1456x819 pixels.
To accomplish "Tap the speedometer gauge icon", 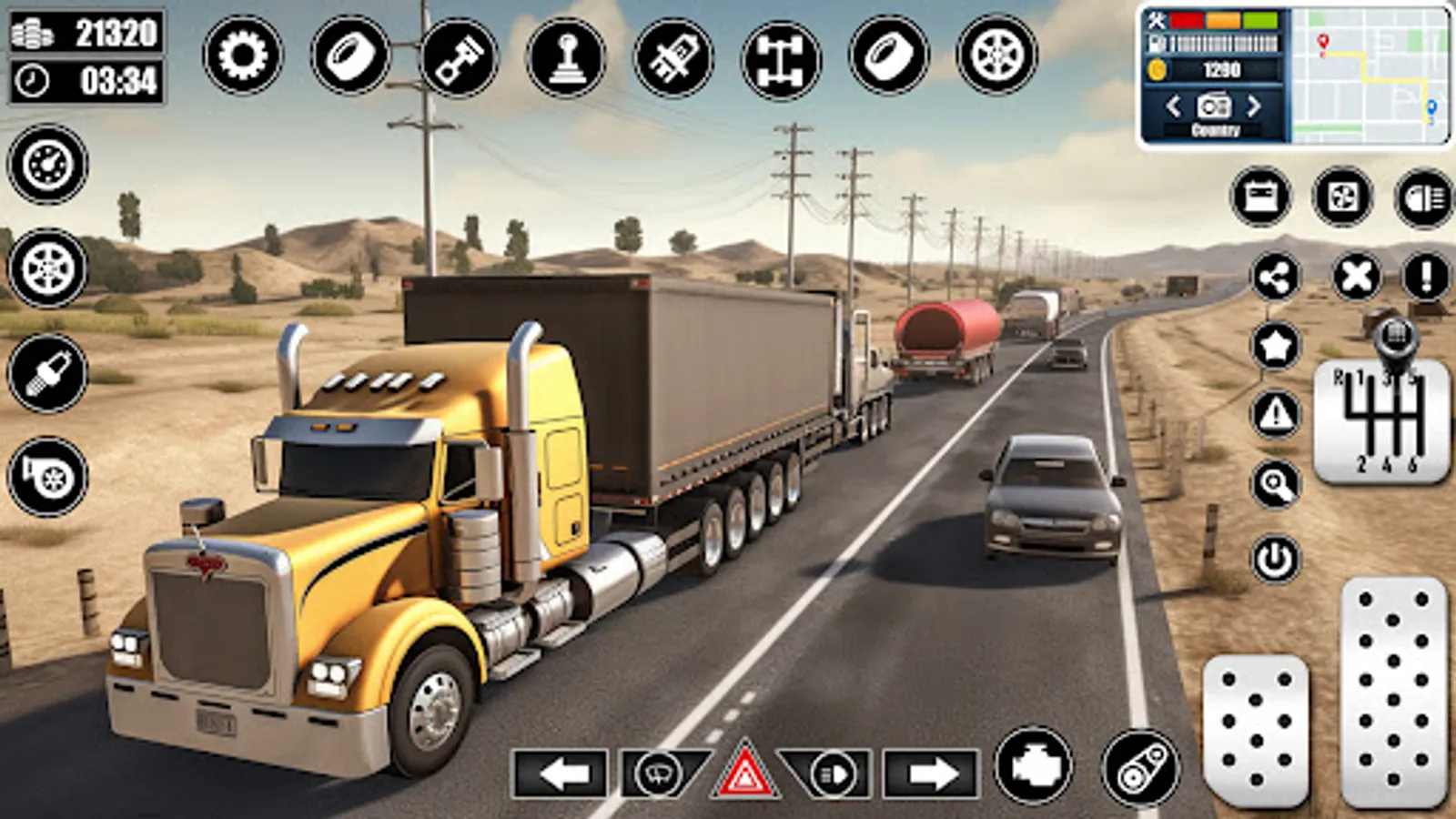I will tap(47, 165).
